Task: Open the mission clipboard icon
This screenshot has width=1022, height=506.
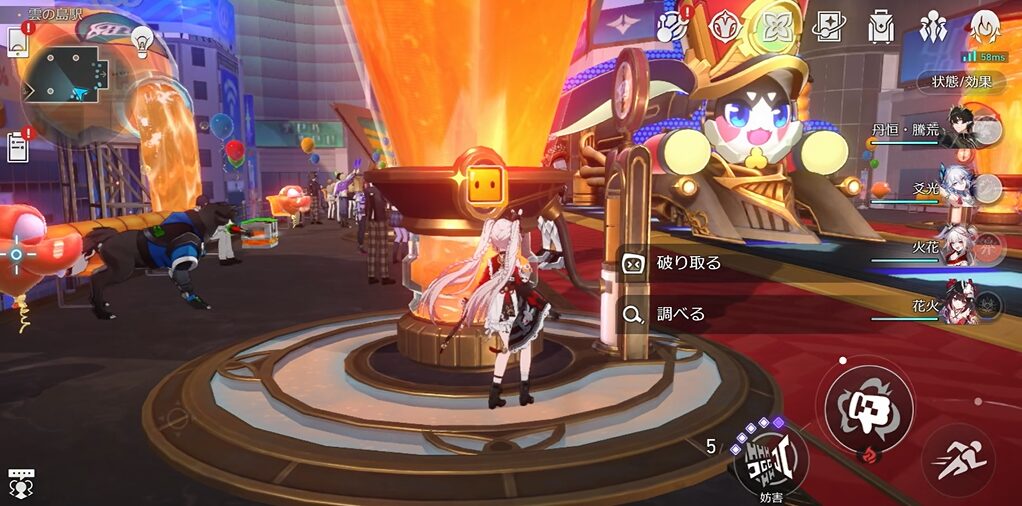Action: point(17,147)
